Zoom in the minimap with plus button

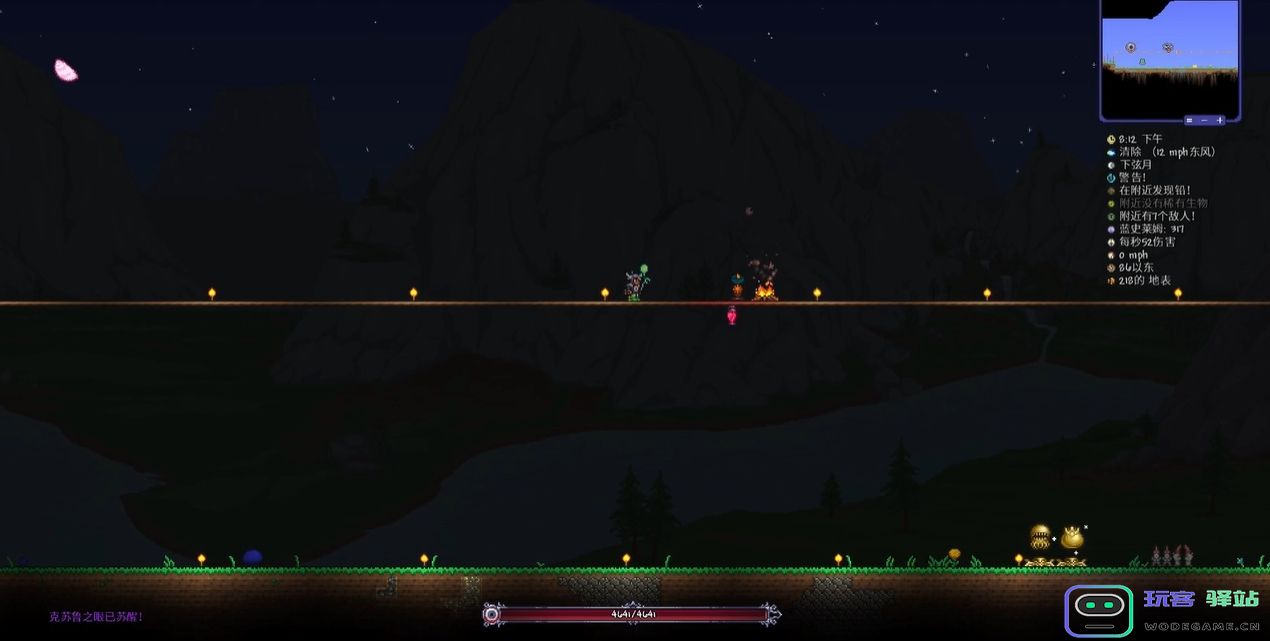[1220, 120]
